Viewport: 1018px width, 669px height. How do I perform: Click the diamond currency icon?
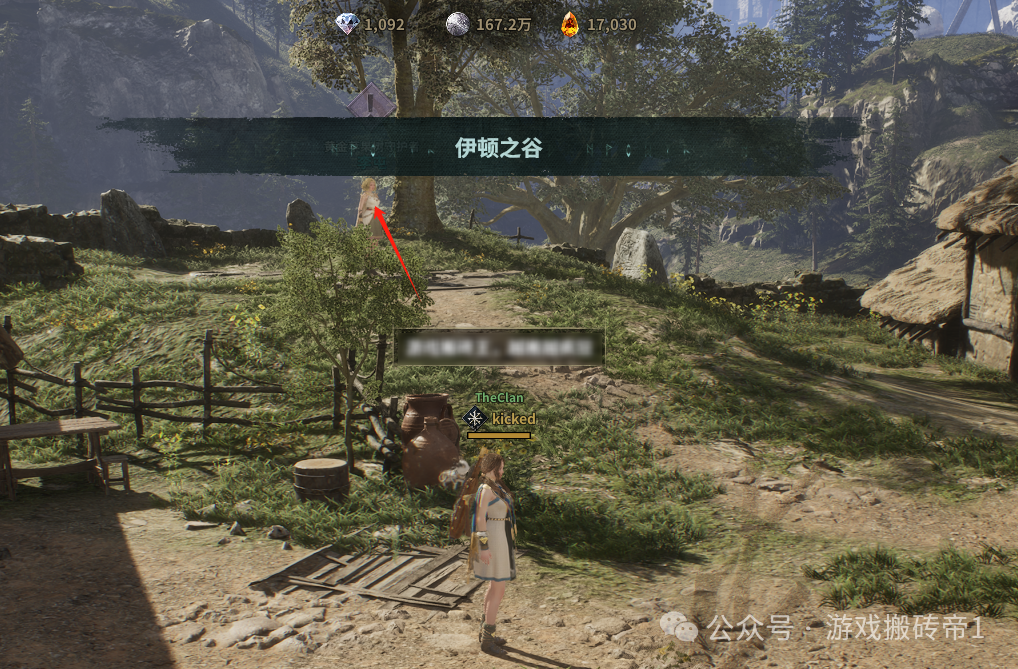point(346,23)
